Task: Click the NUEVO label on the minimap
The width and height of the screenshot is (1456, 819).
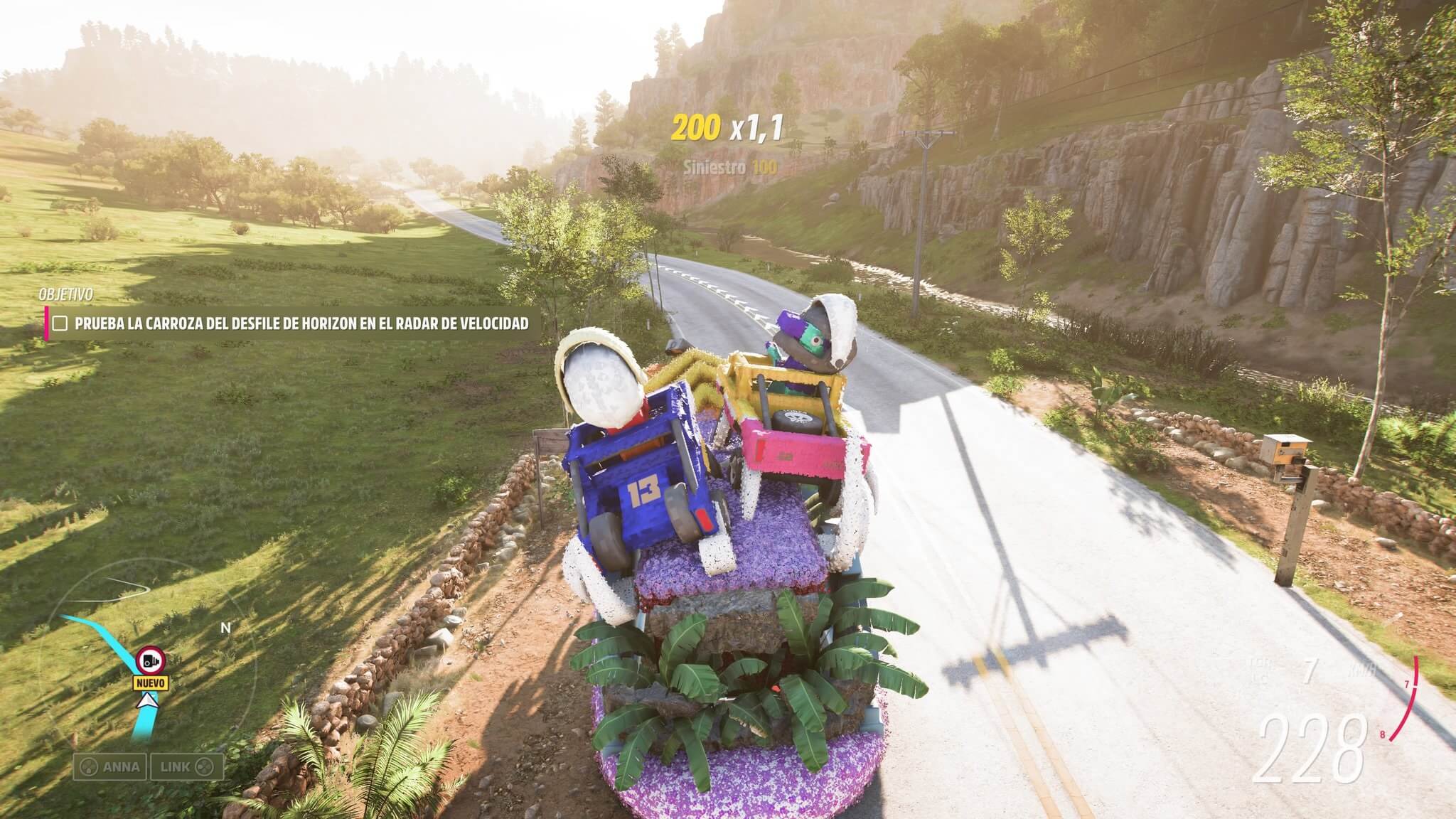Action: 152,683
